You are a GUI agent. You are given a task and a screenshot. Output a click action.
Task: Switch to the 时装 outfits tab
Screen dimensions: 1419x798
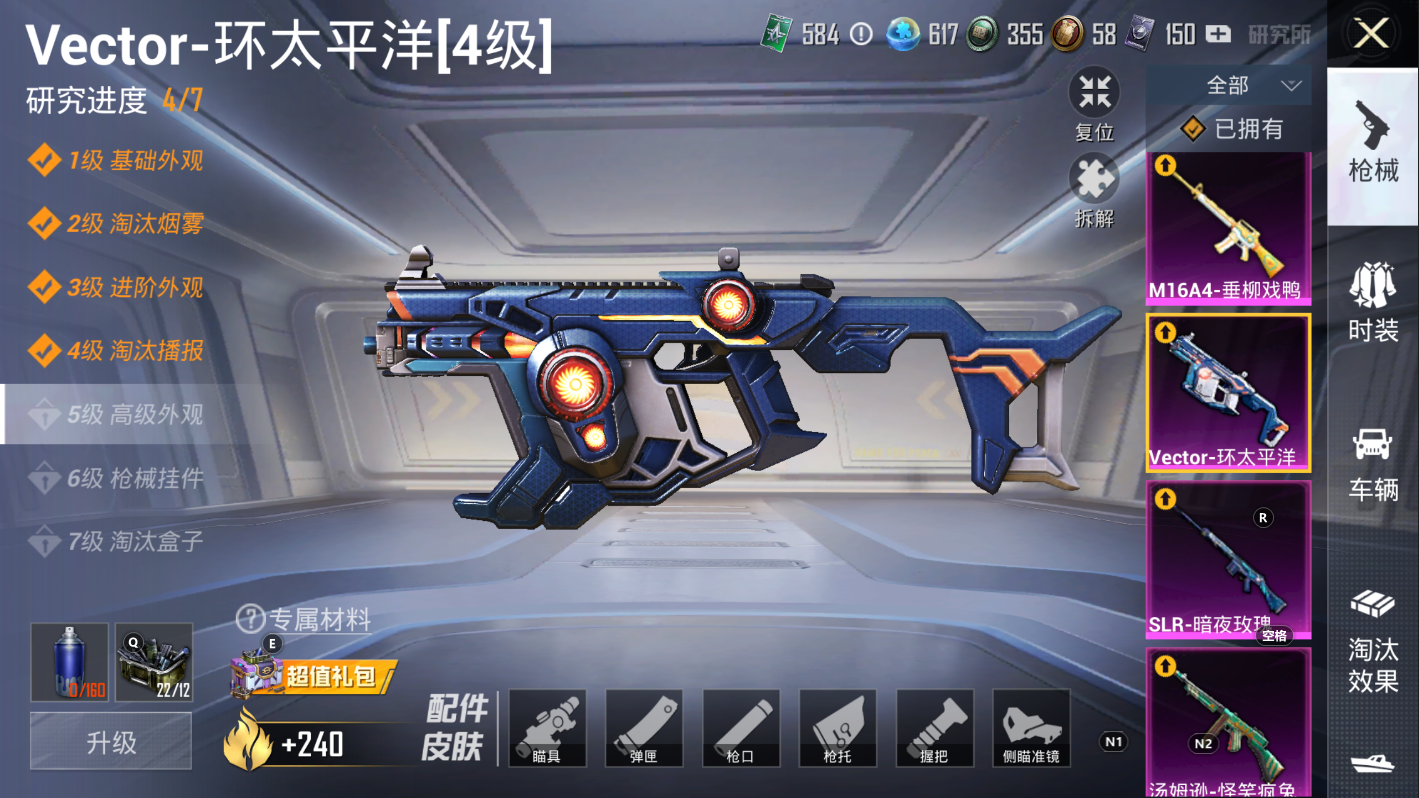pyautogui.click(x=1373, y=300)
